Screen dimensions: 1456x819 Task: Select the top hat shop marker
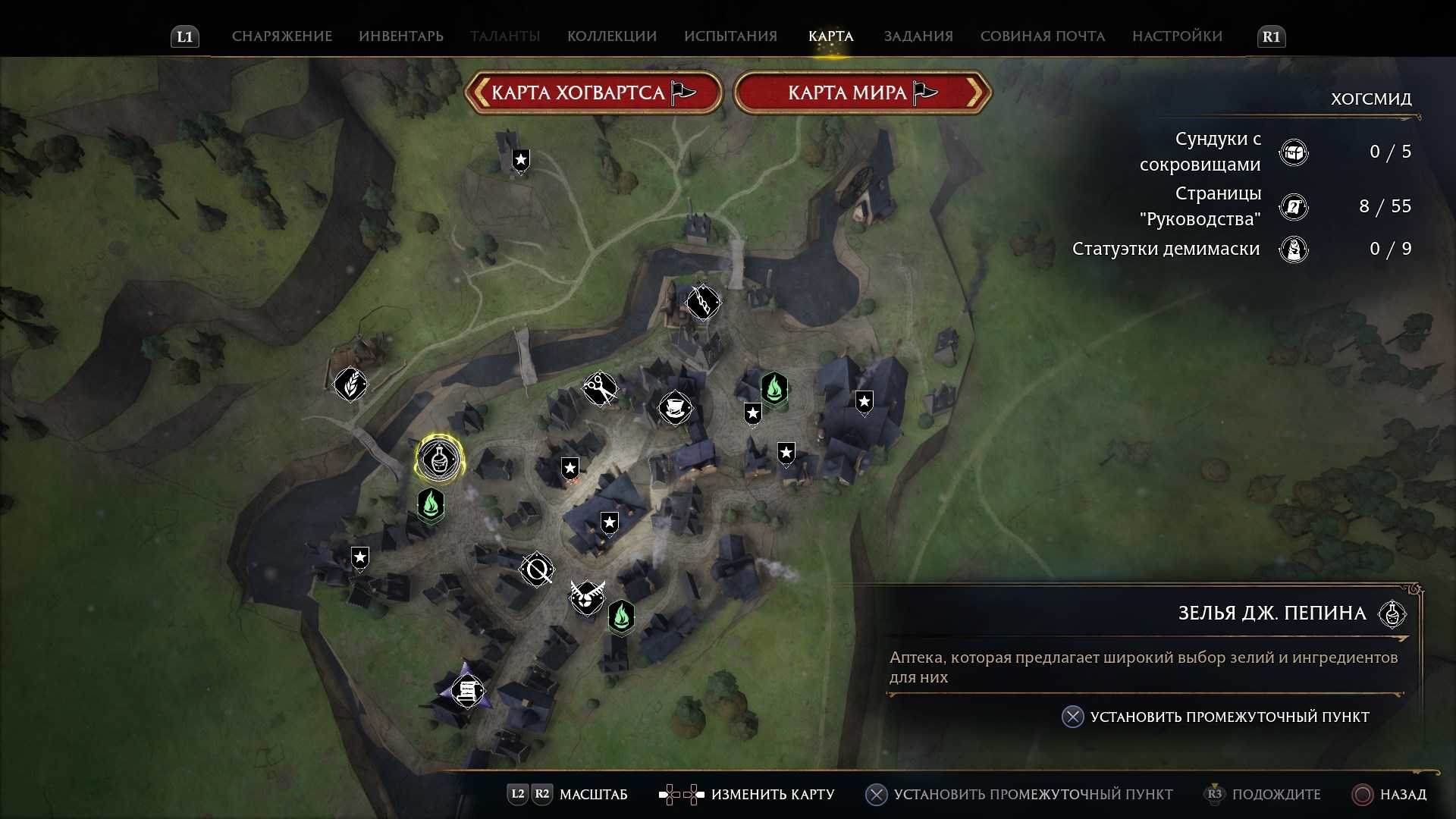pyautogui.click(x=674, y=408)
